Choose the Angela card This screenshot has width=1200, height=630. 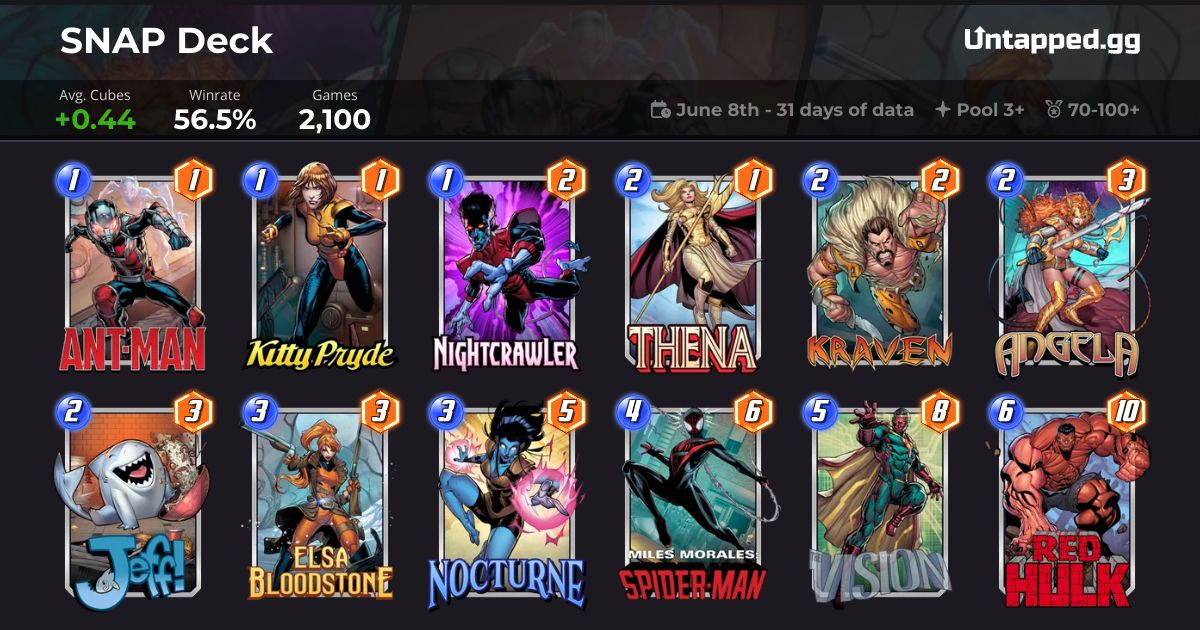1066,268
